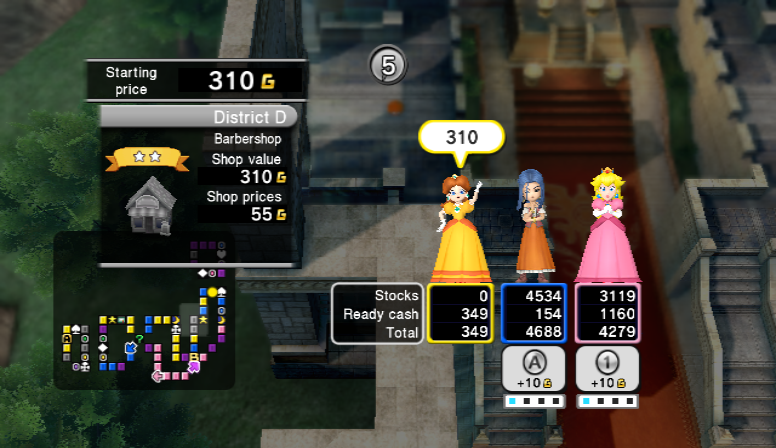Click the District D header bar

[199, 117]
